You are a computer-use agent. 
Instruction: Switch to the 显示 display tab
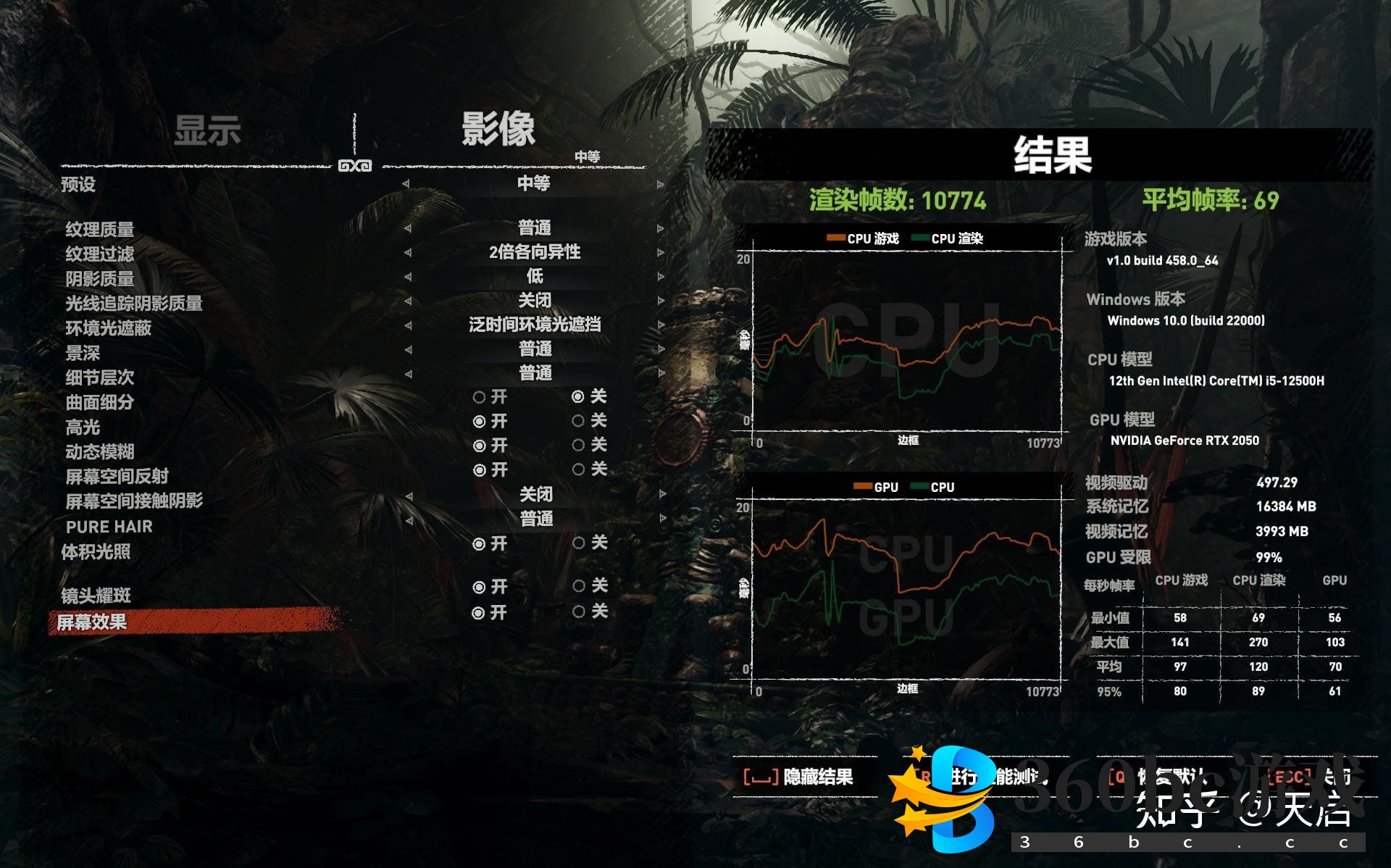pos(207,131)
